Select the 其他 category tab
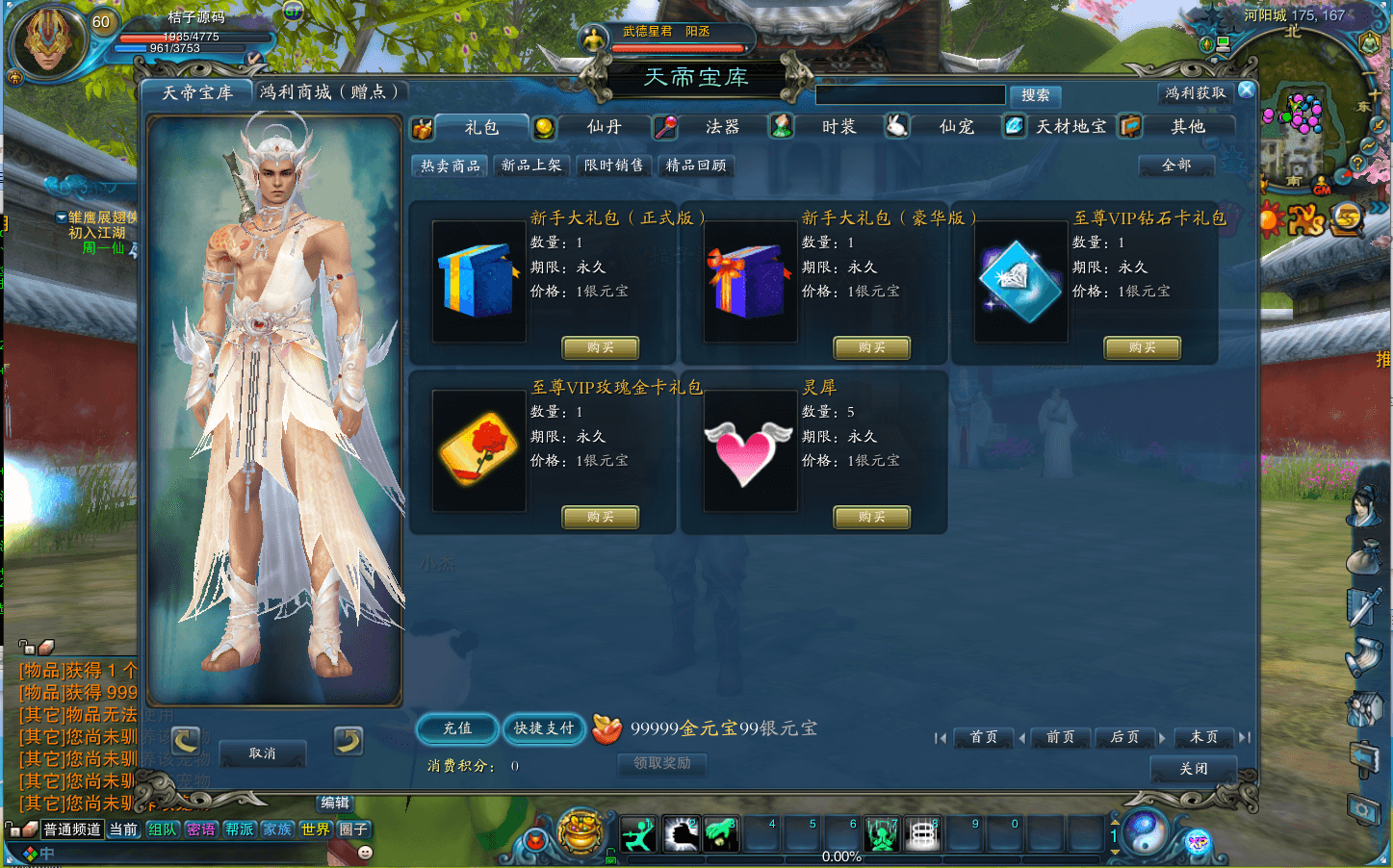This screenshot has height=868, width=1393. tap(1187, 127)
